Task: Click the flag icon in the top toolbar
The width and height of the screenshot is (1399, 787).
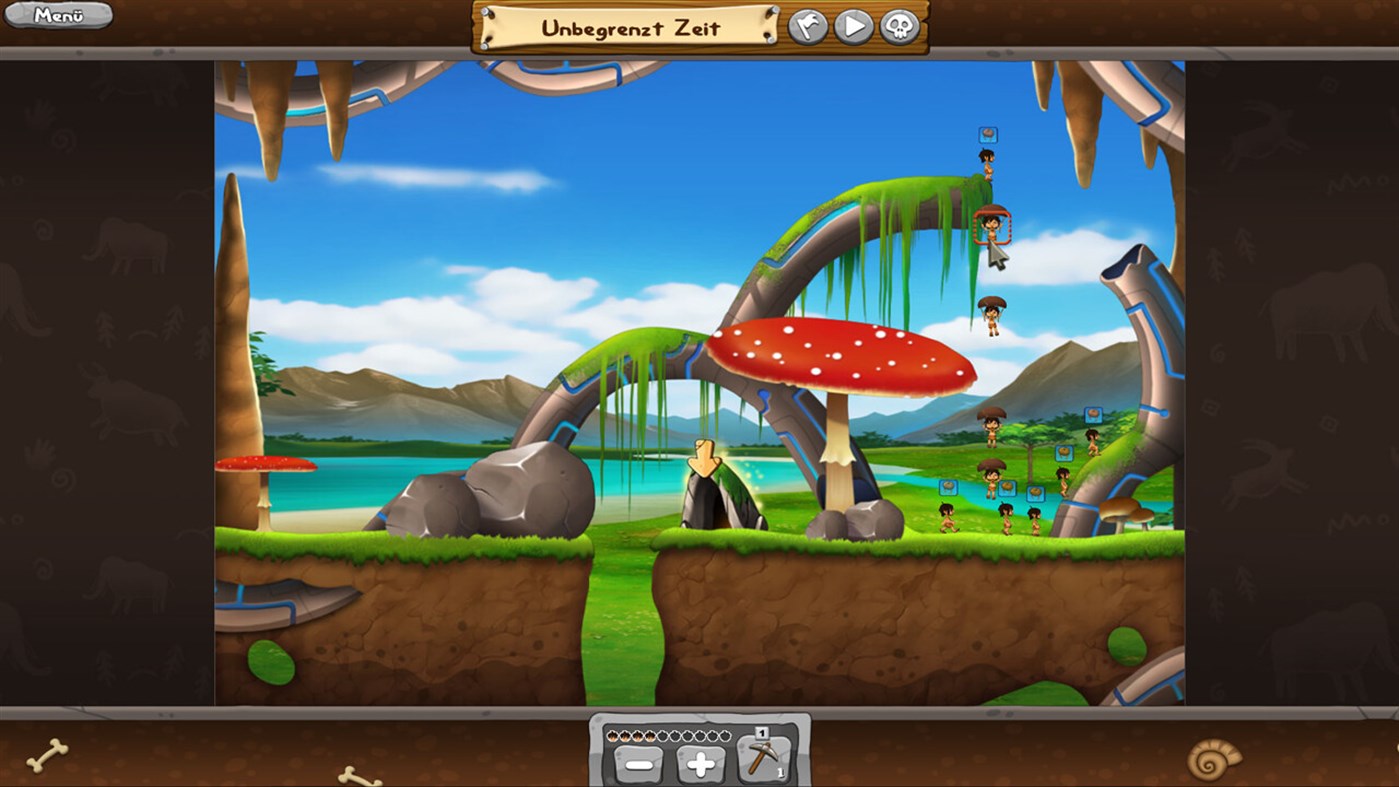Action: coord(810,27)
